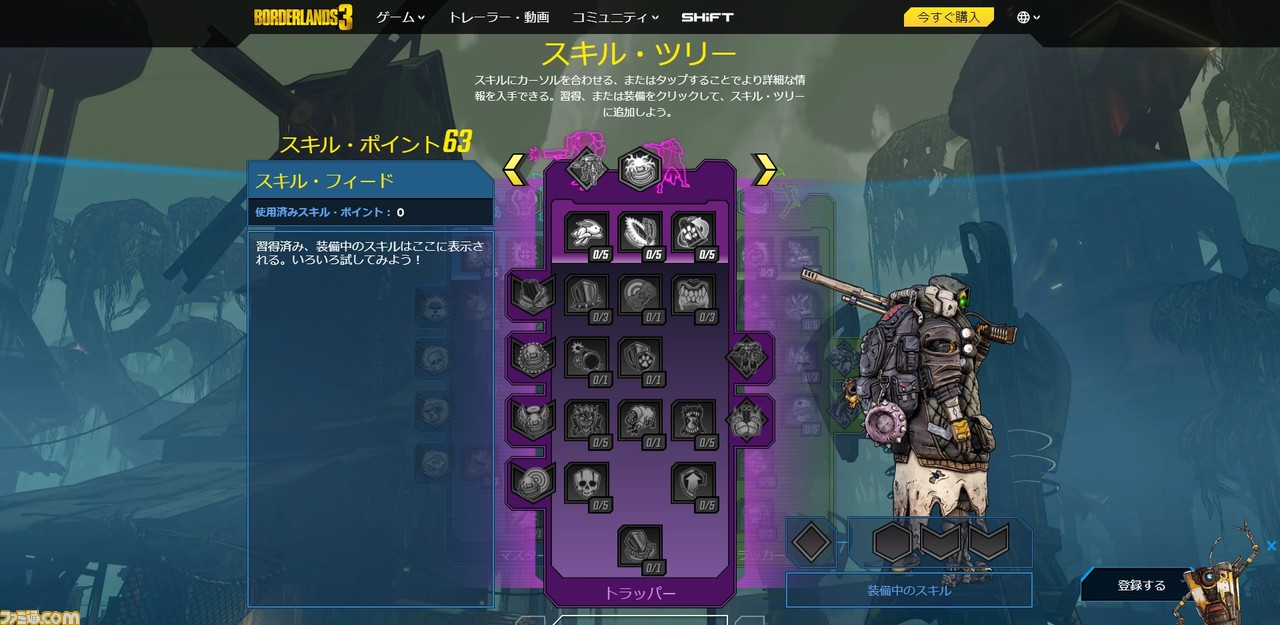Open the SHiFT link
The height and width of the screenshot is (625, 1280).
(707, 17)
